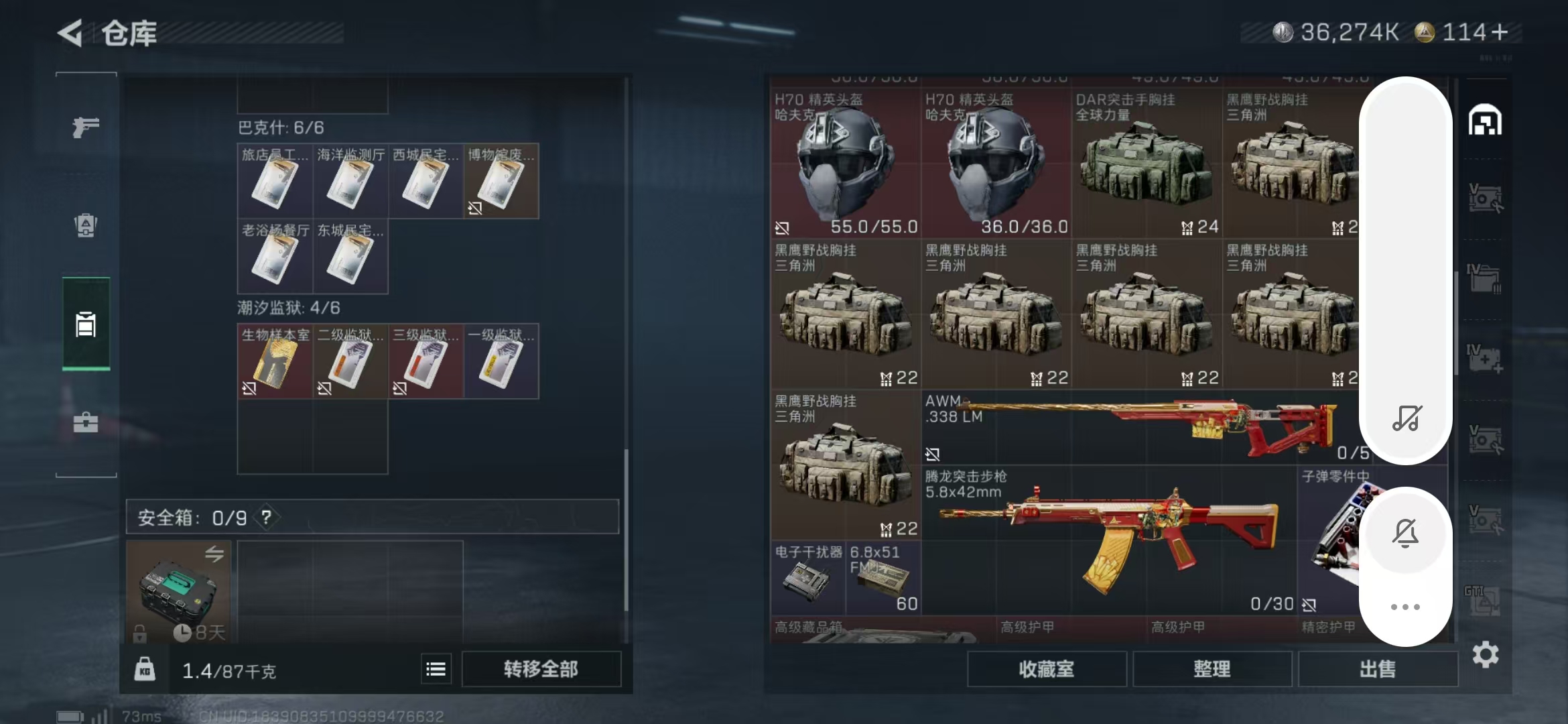Click the briefcase category icon
The height and width of the screenshot is (724, 1568).
click(x=85, y=423)
